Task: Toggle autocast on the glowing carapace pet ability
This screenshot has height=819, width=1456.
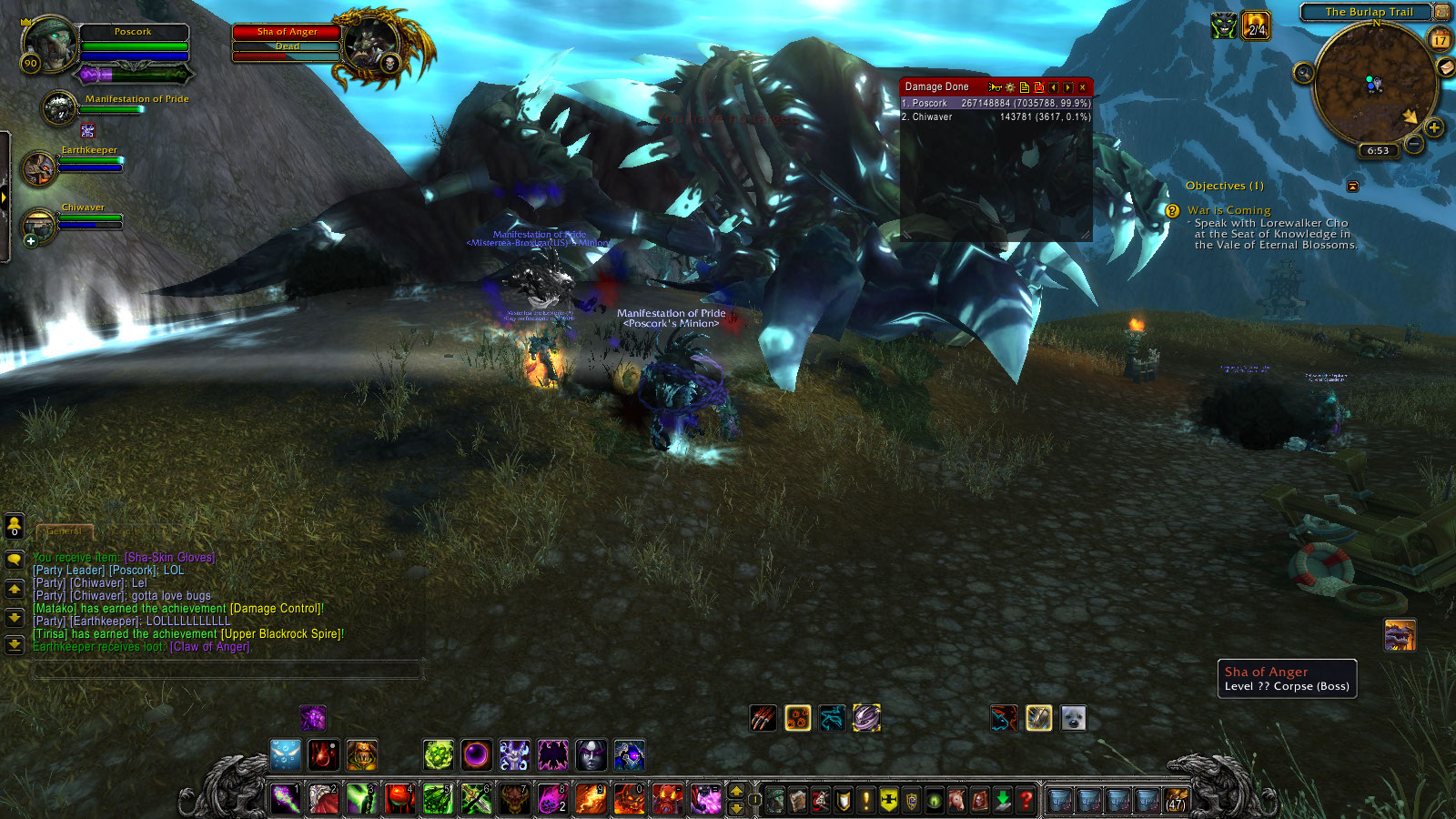Action: [1038, 718]
